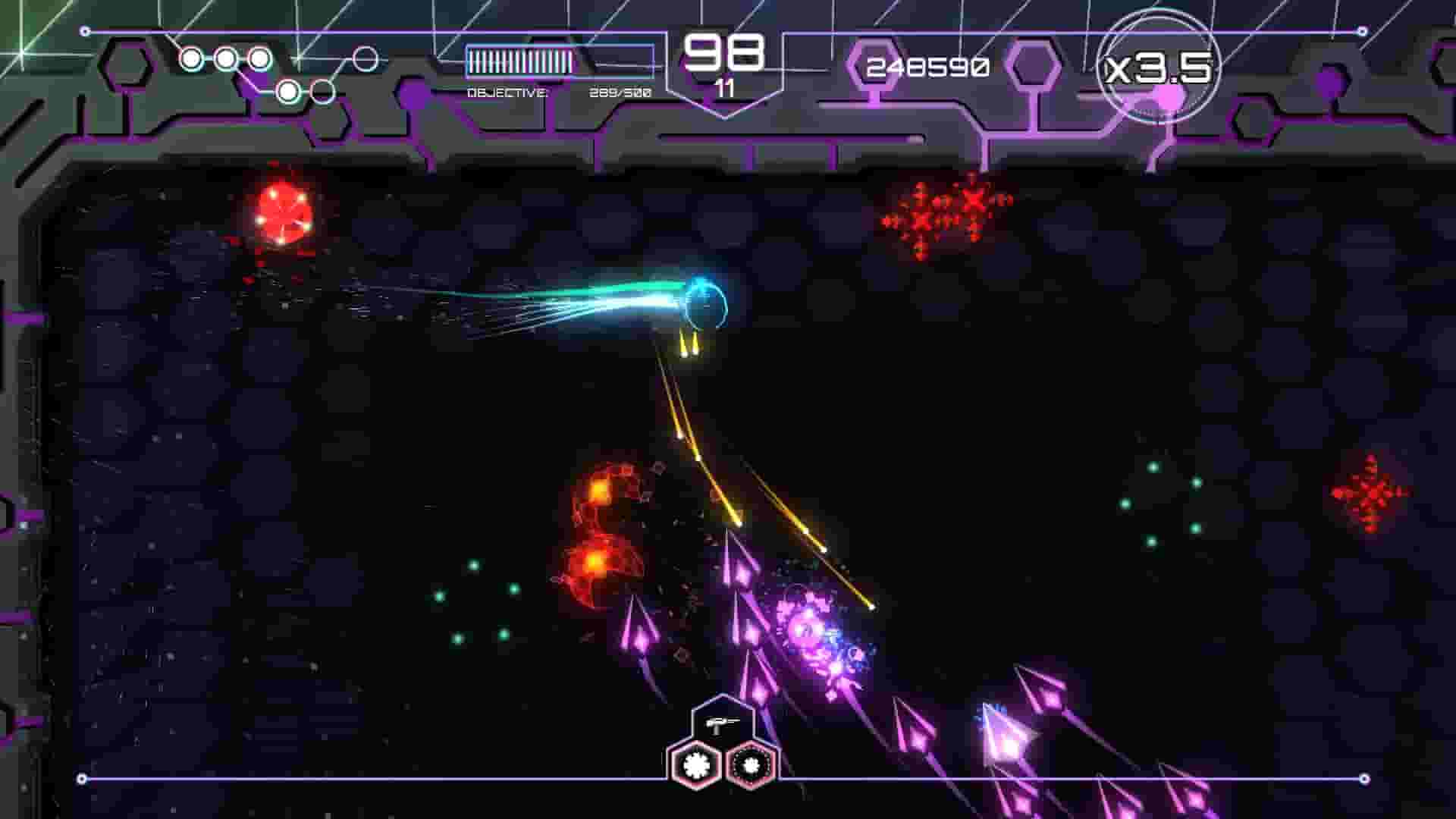Select the third filled life orb icon
The image size is (1456, 819).
point(260,57)
